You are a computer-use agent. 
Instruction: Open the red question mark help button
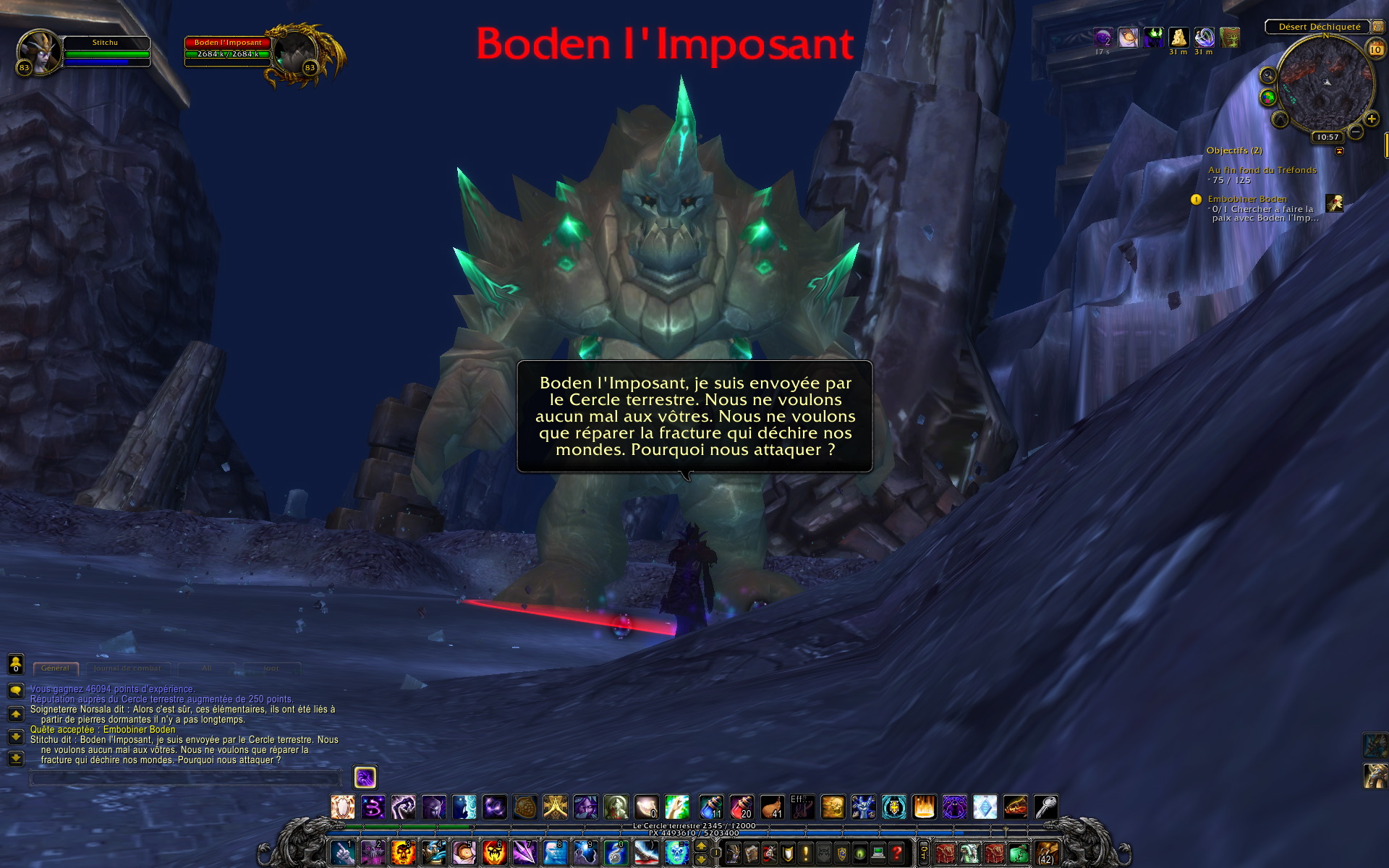[x=896, y=854]
